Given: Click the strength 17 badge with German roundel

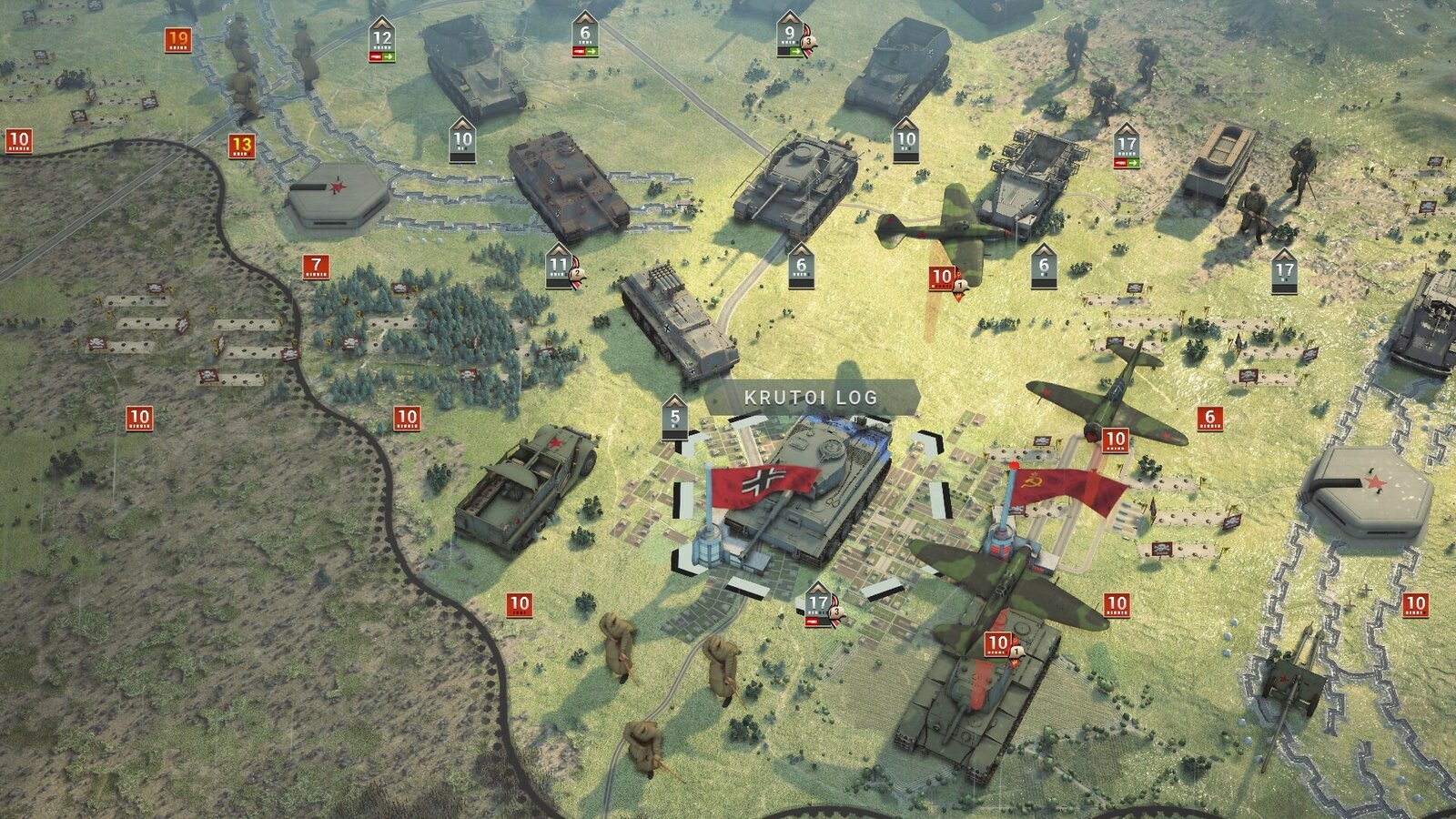Looking at the screenshot, I should pyautogui.click(x=817, y=601).
